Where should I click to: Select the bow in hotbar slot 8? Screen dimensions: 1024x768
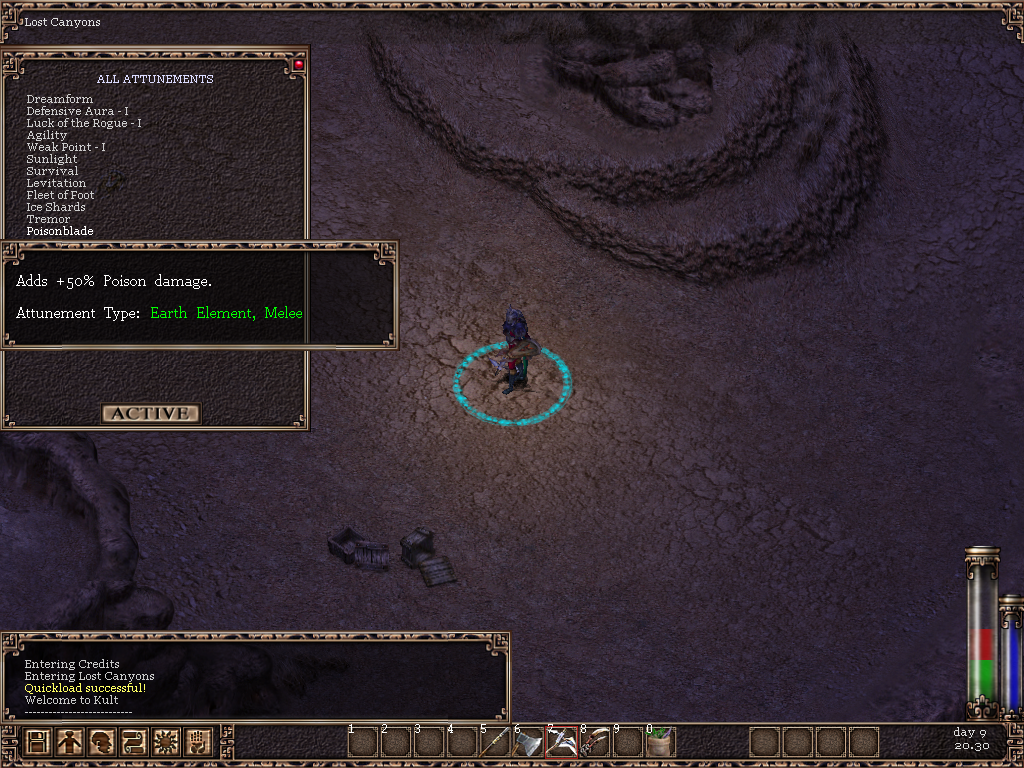(x=594, y=742)
